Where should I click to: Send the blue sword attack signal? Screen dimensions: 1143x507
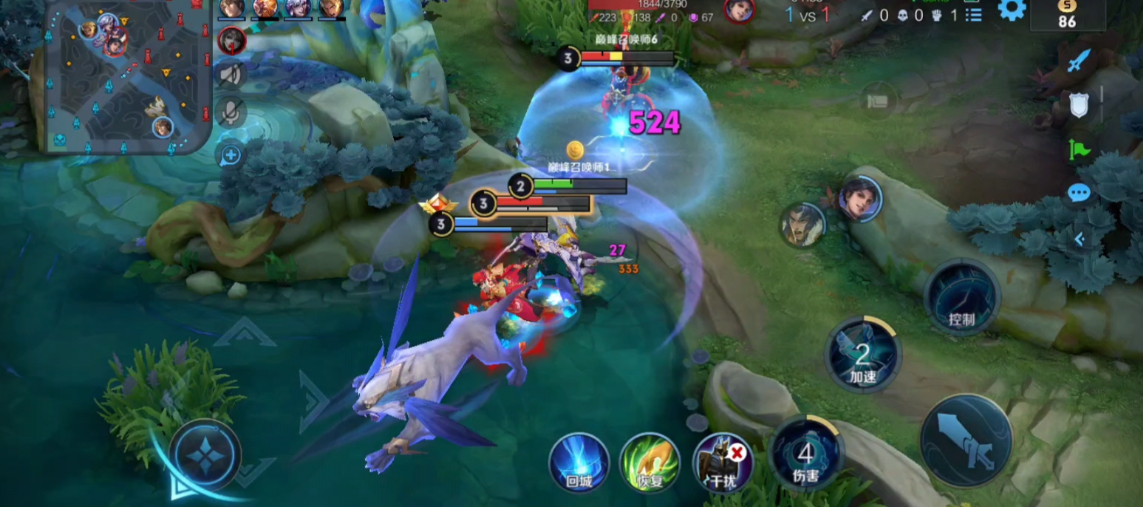point(1078,61)
